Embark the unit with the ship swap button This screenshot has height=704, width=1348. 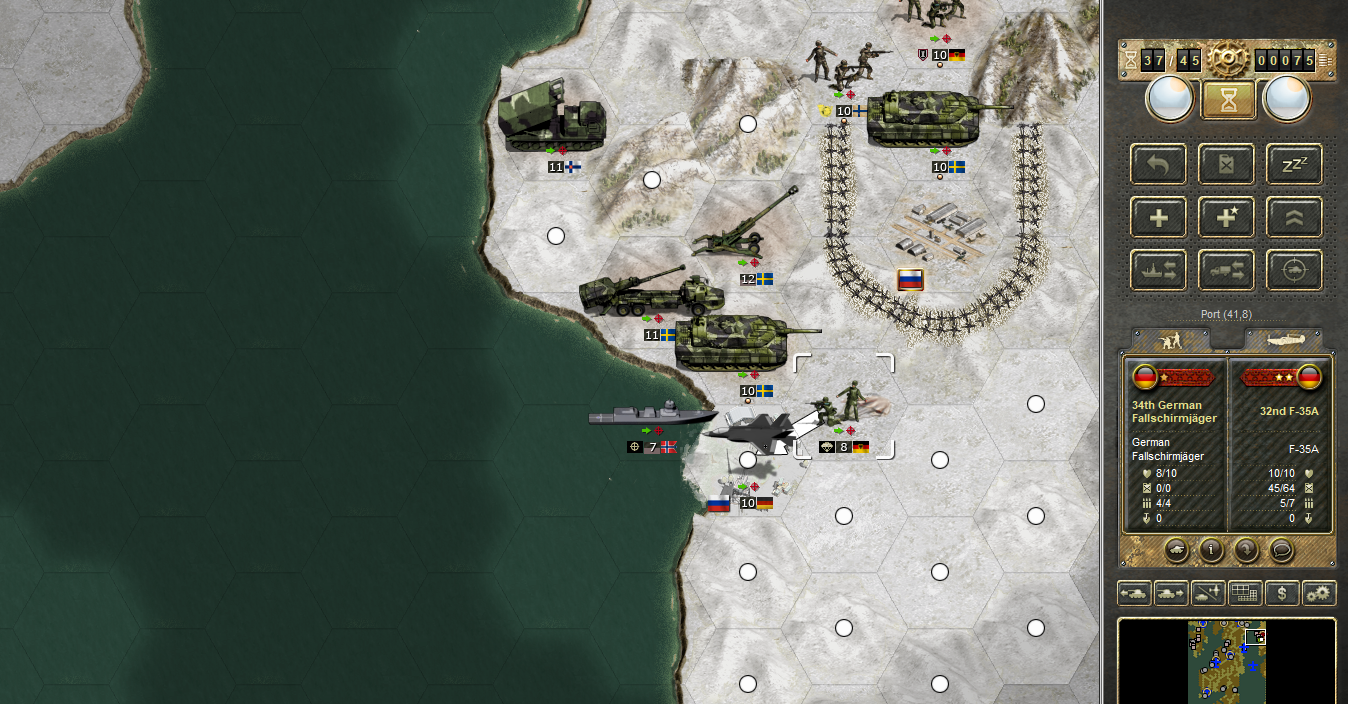tap(1159, 270)
